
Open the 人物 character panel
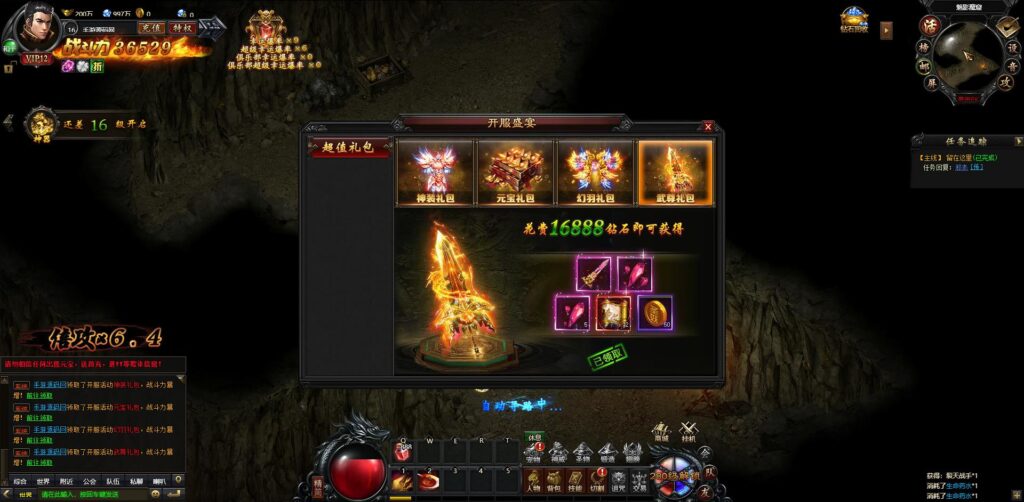[x=535, y=480]
